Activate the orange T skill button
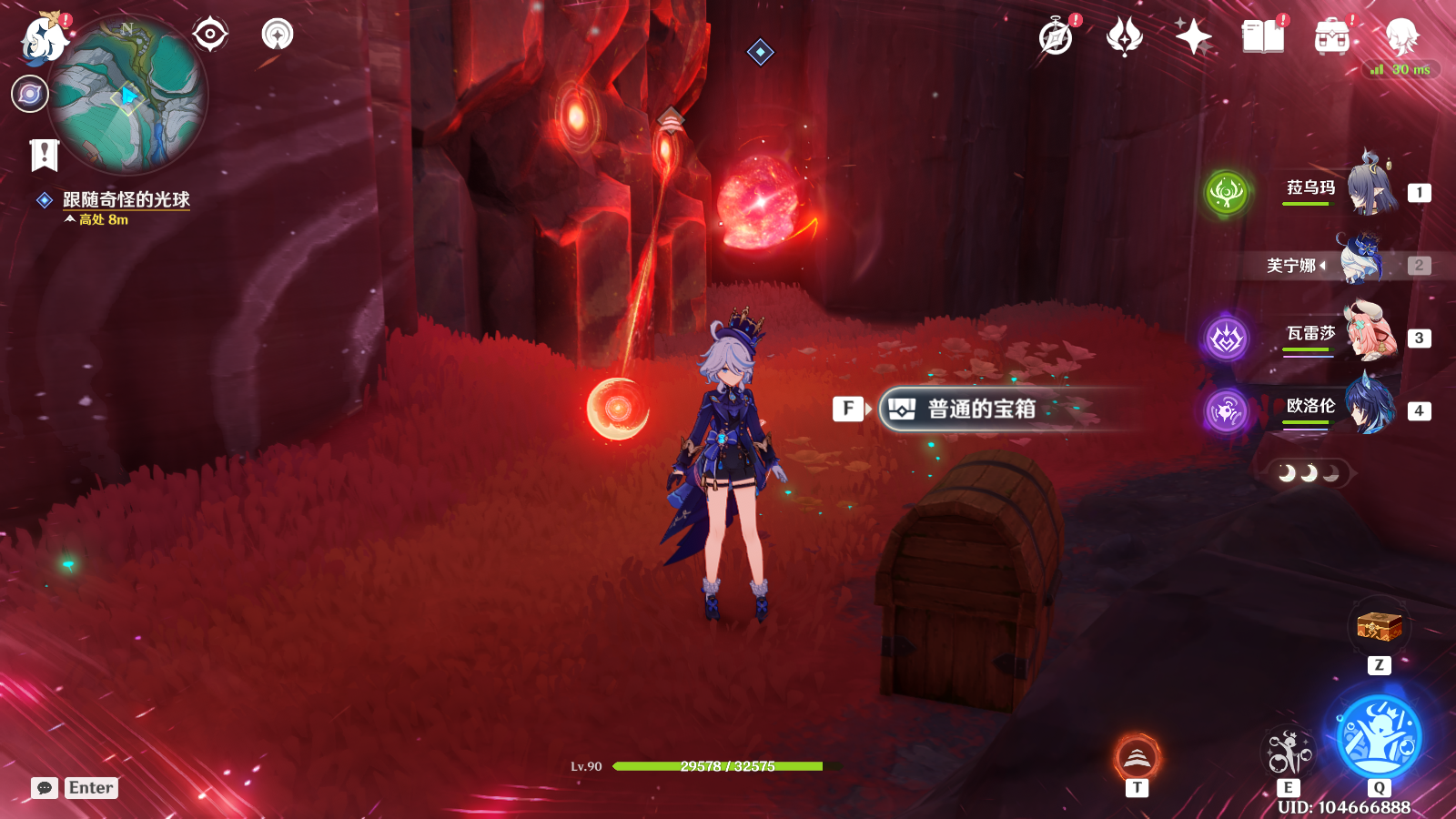 (1137, 757)
